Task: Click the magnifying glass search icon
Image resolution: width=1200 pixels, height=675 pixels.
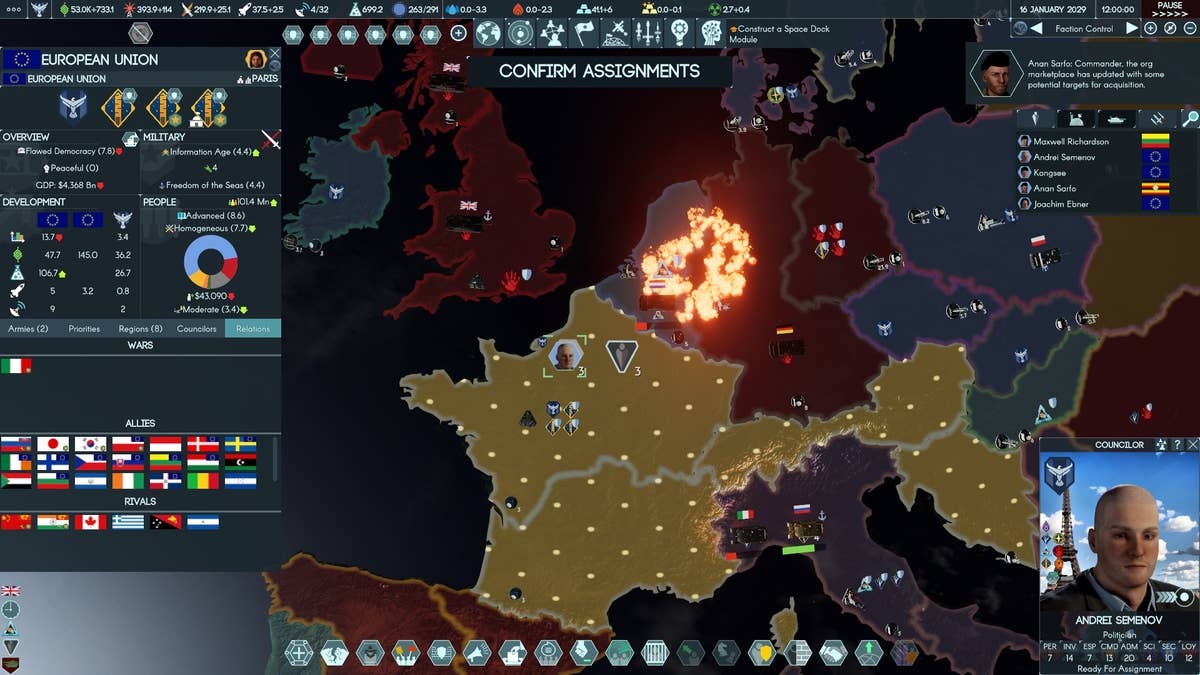Action: point(1188,119)
